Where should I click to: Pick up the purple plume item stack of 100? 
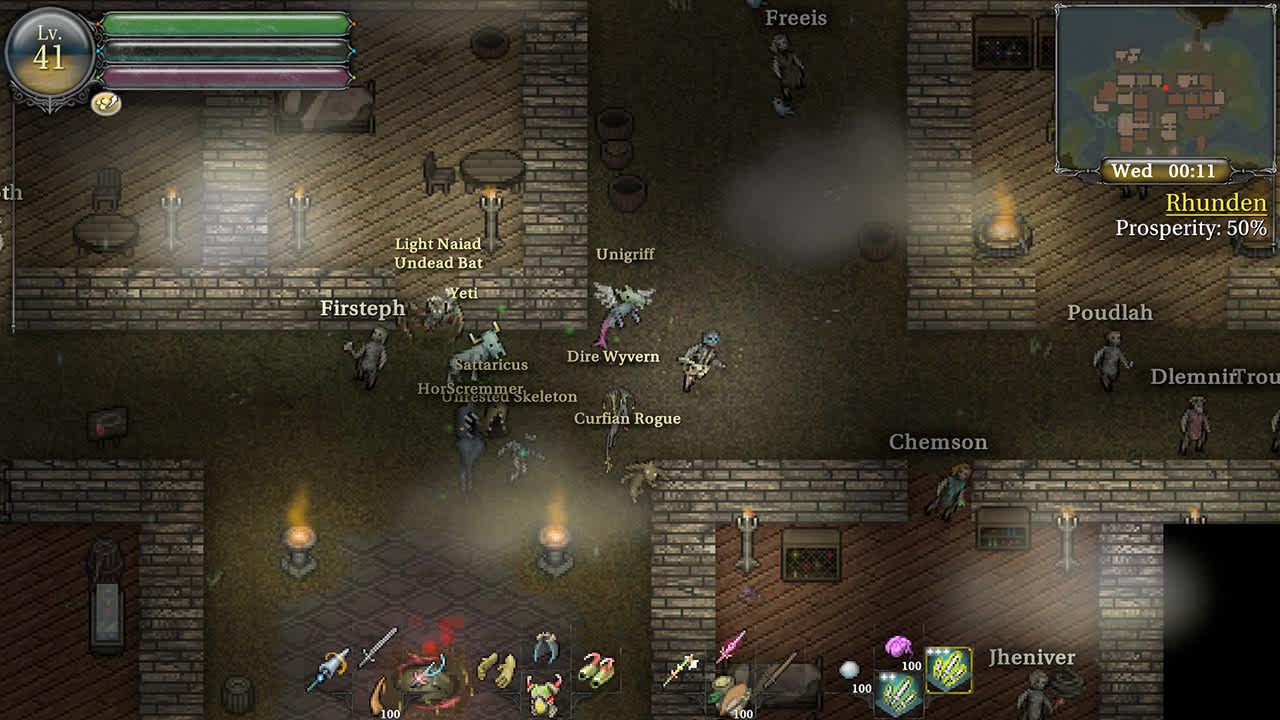(x=899, y=645)
